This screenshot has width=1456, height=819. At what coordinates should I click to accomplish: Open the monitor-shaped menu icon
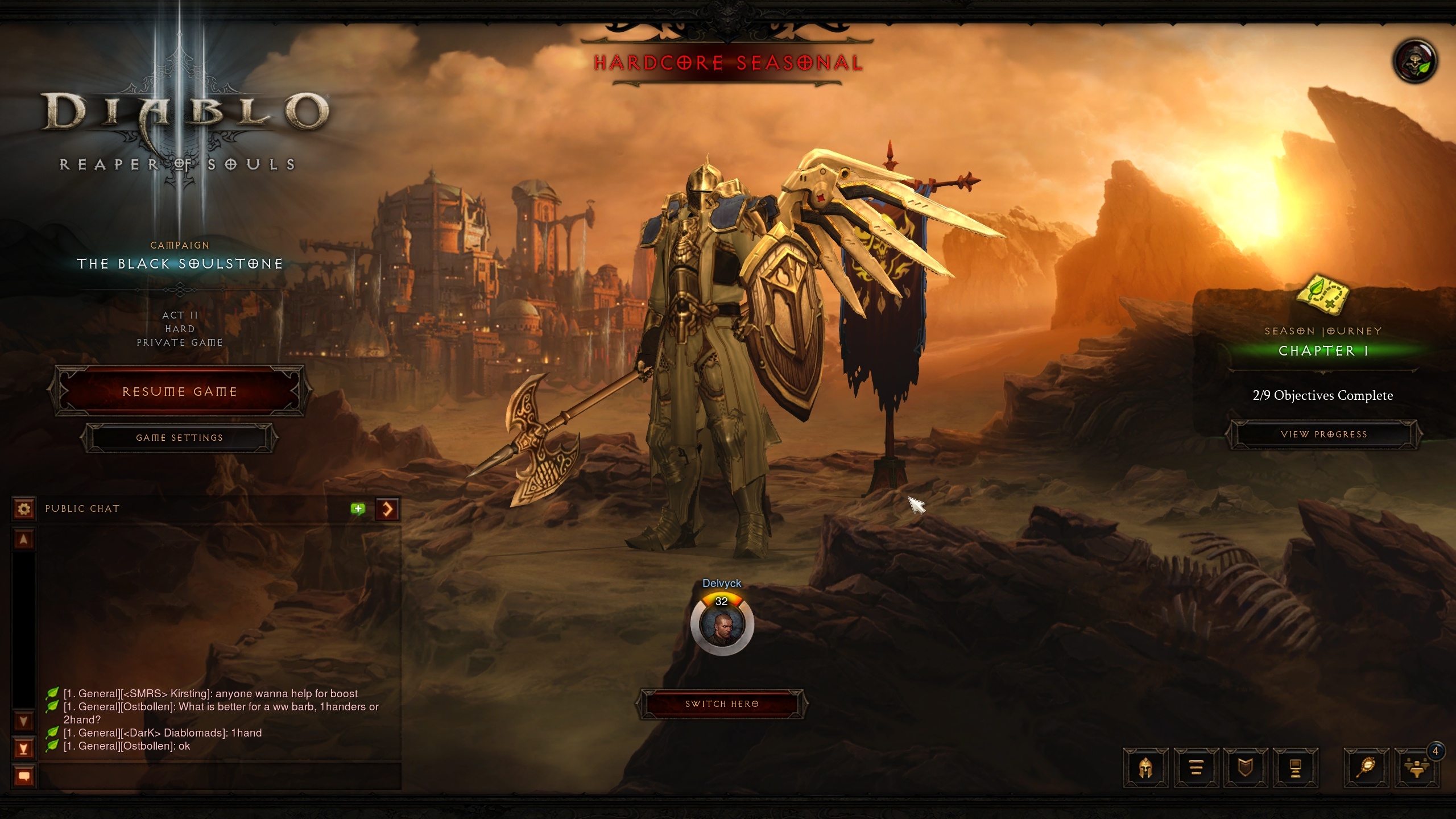coord(1295,768)
